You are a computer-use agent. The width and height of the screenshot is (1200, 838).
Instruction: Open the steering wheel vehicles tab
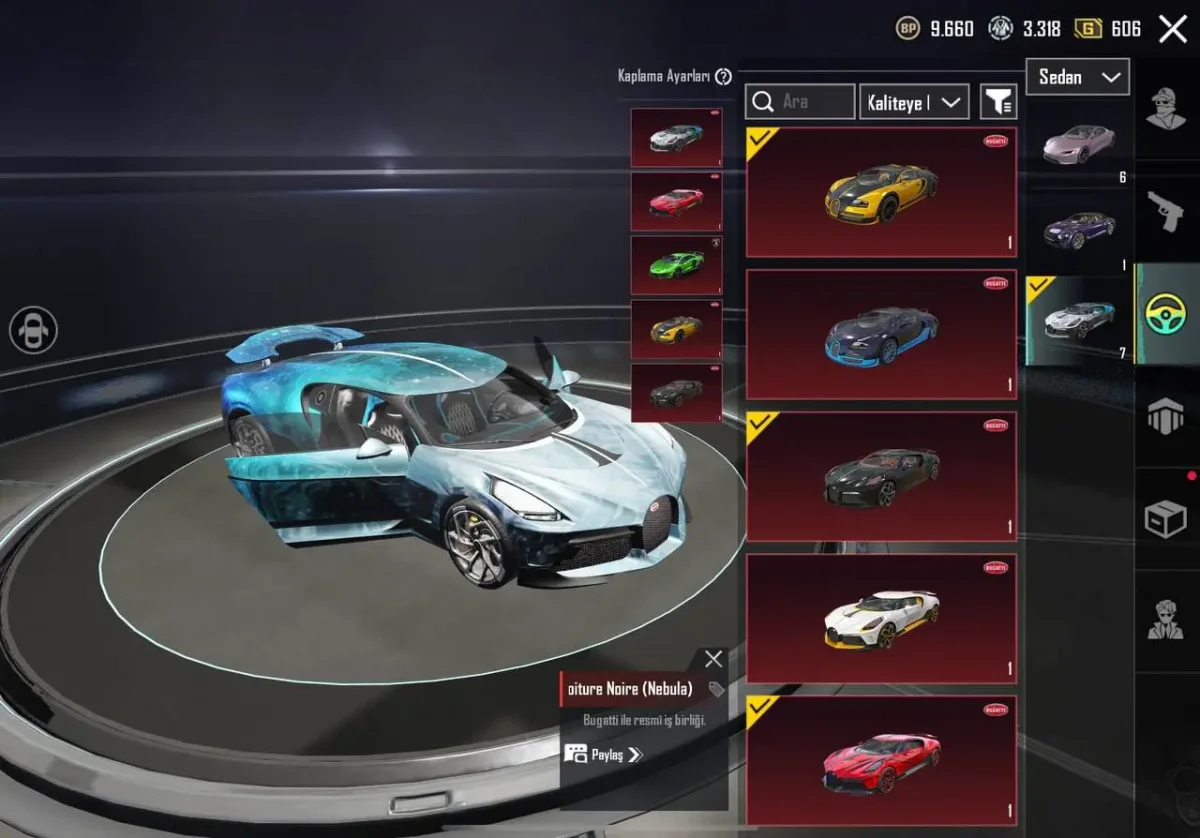[1166, 313]
